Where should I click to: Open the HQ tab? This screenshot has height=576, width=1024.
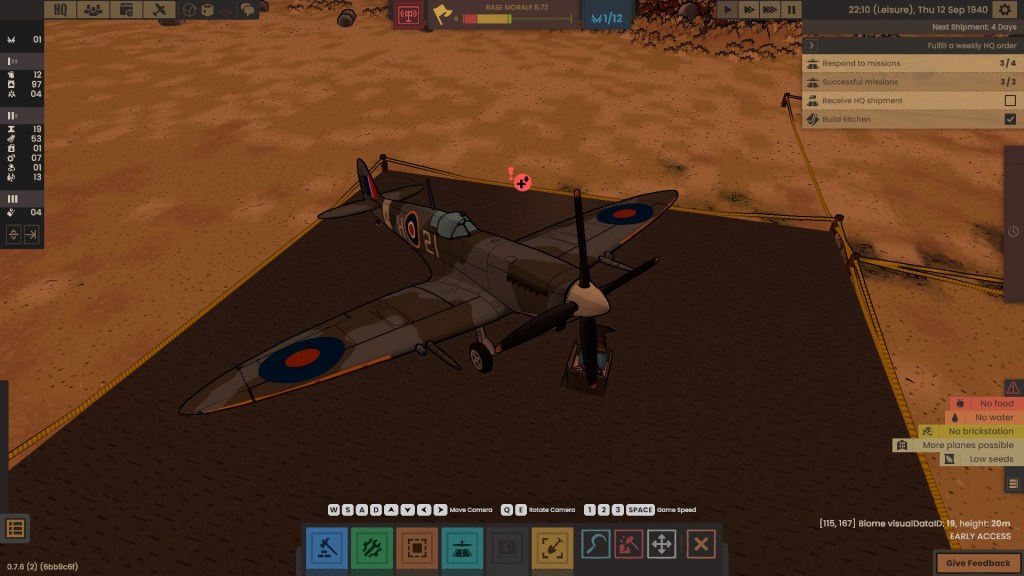click(x=61, y=10)
